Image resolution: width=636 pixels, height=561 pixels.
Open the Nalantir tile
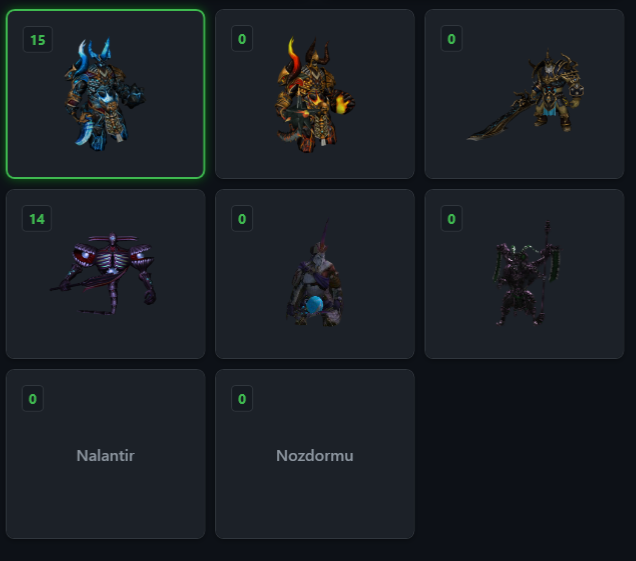pos(105,455)
